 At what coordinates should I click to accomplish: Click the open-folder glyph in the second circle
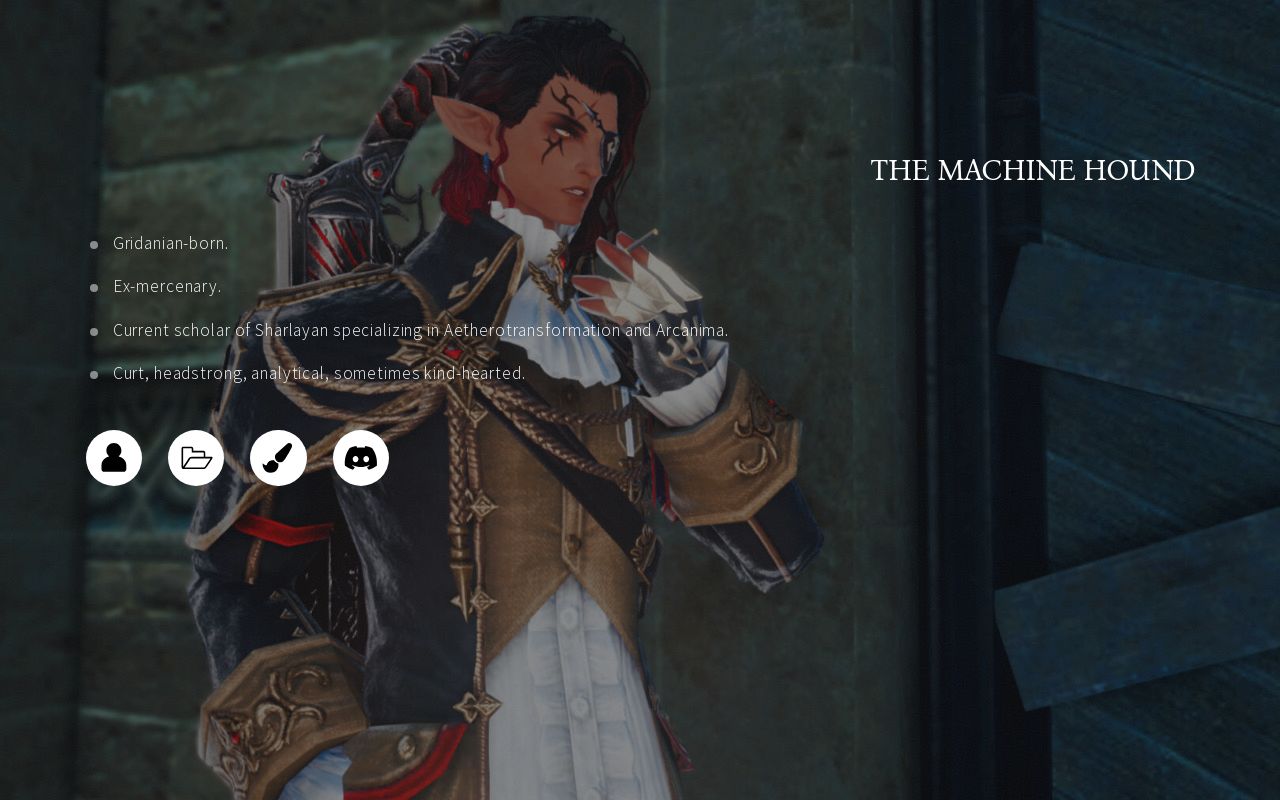tap(196, 457)
